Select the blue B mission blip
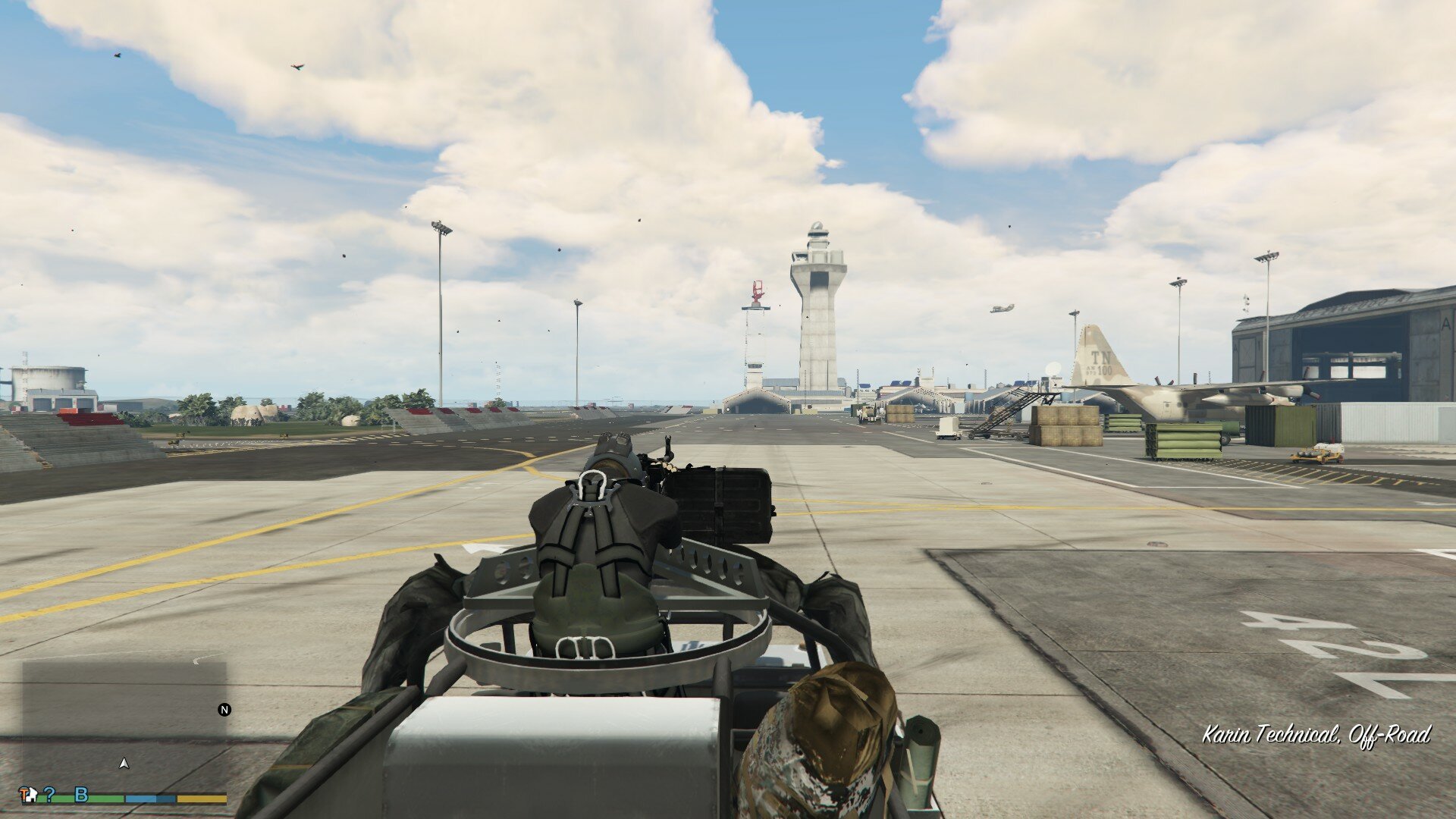This screenshot has height=819, width=1456. coord(81,795)
